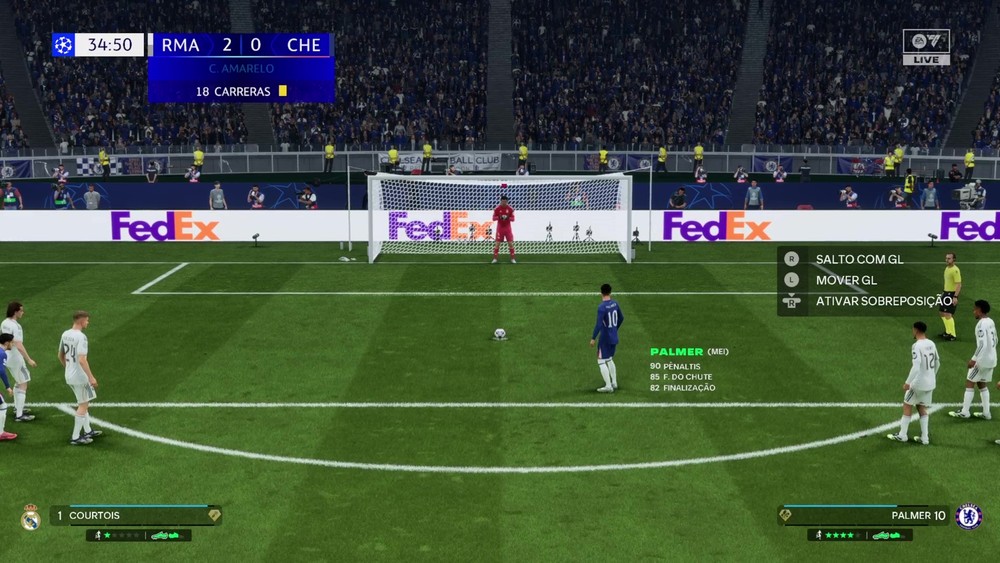Click the Champions League logo on the scoreboard
1000x563 pixels.
63,45
